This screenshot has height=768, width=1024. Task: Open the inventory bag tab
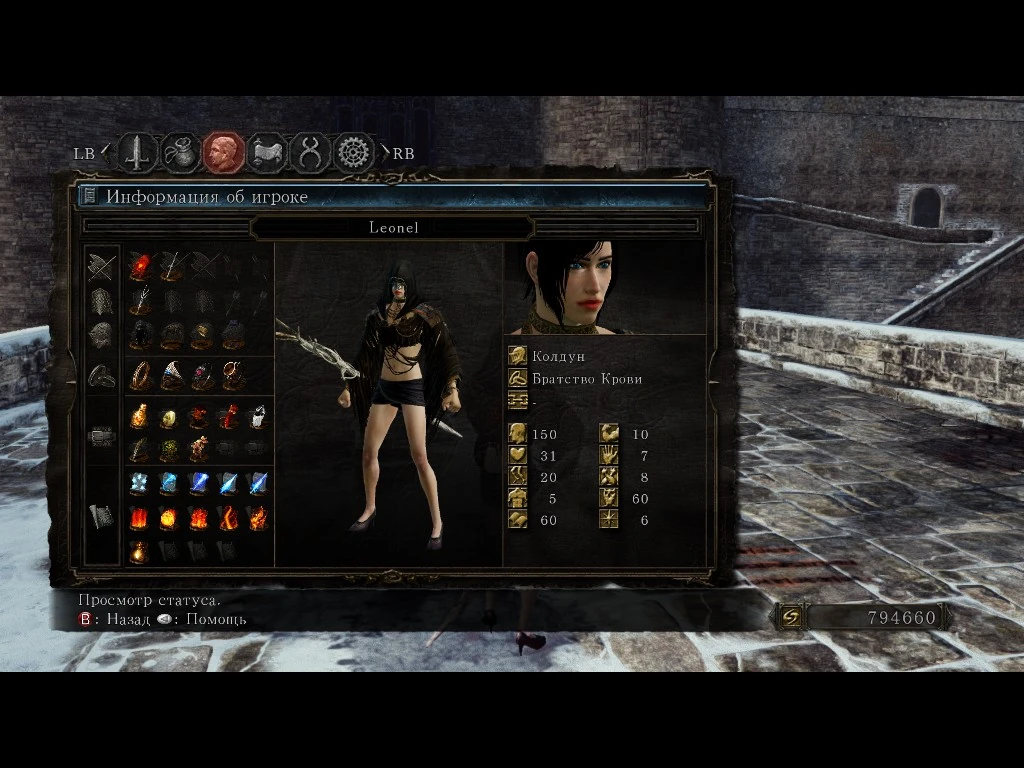(x=181, y=153)
